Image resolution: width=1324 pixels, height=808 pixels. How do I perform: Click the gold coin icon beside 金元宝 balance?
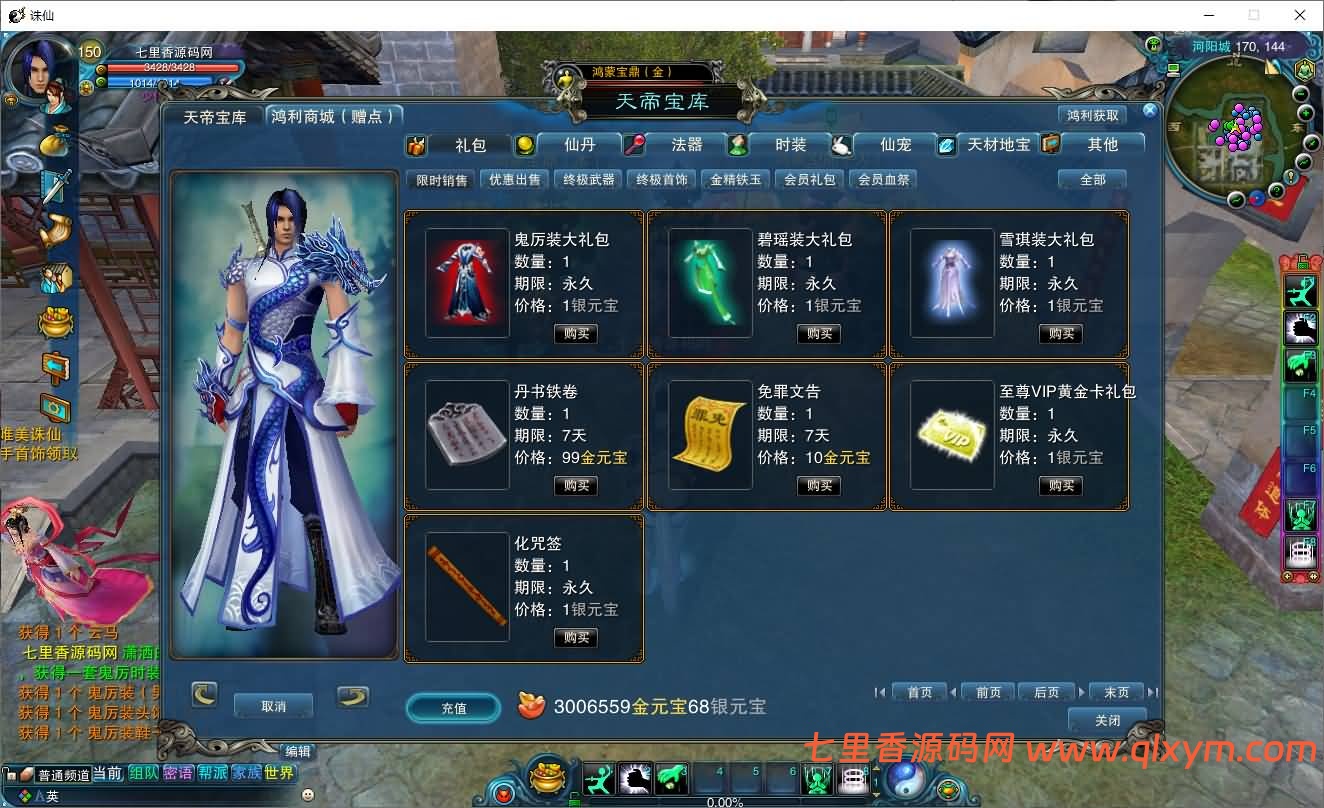[529, 706]
